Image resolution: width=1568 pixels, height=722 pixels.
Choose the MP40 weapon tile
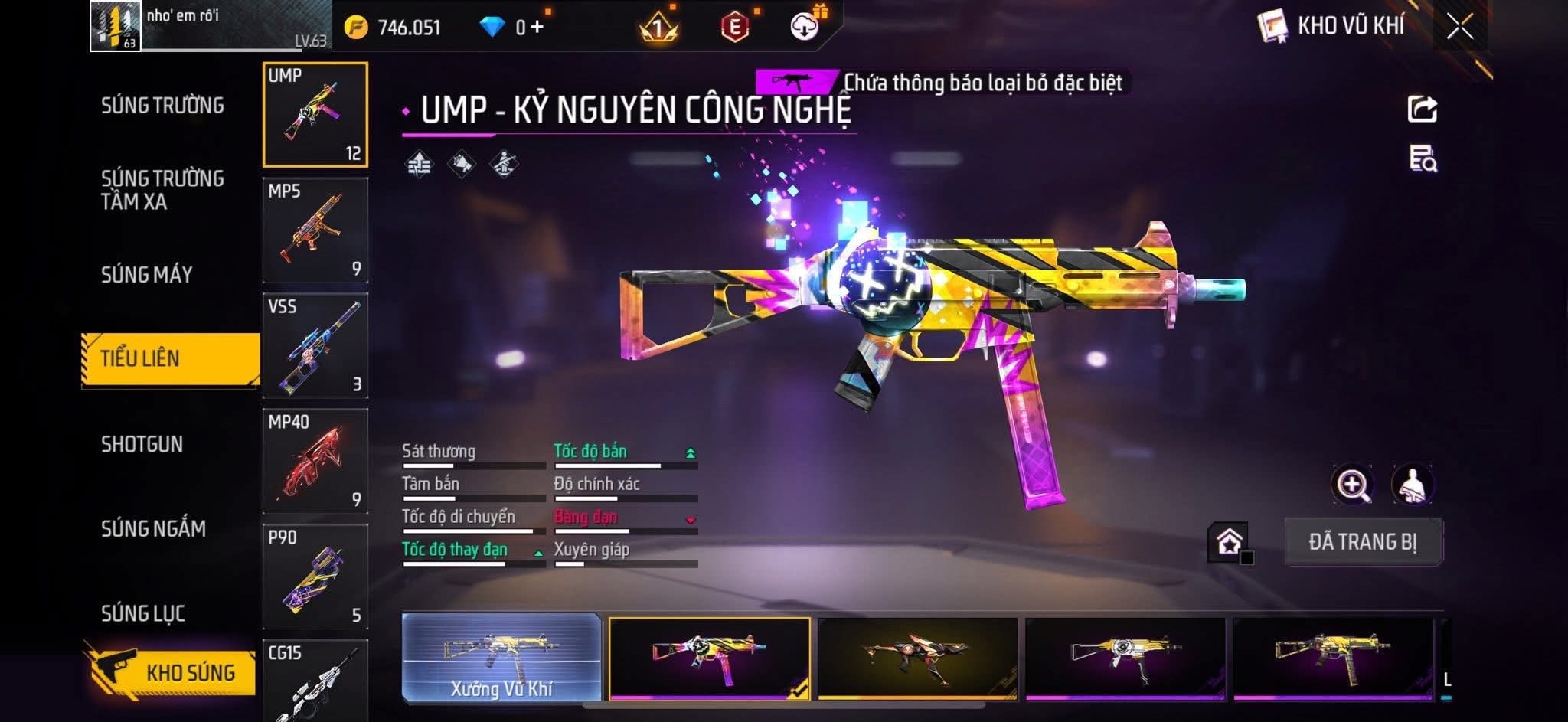click(x=315, y=462)
